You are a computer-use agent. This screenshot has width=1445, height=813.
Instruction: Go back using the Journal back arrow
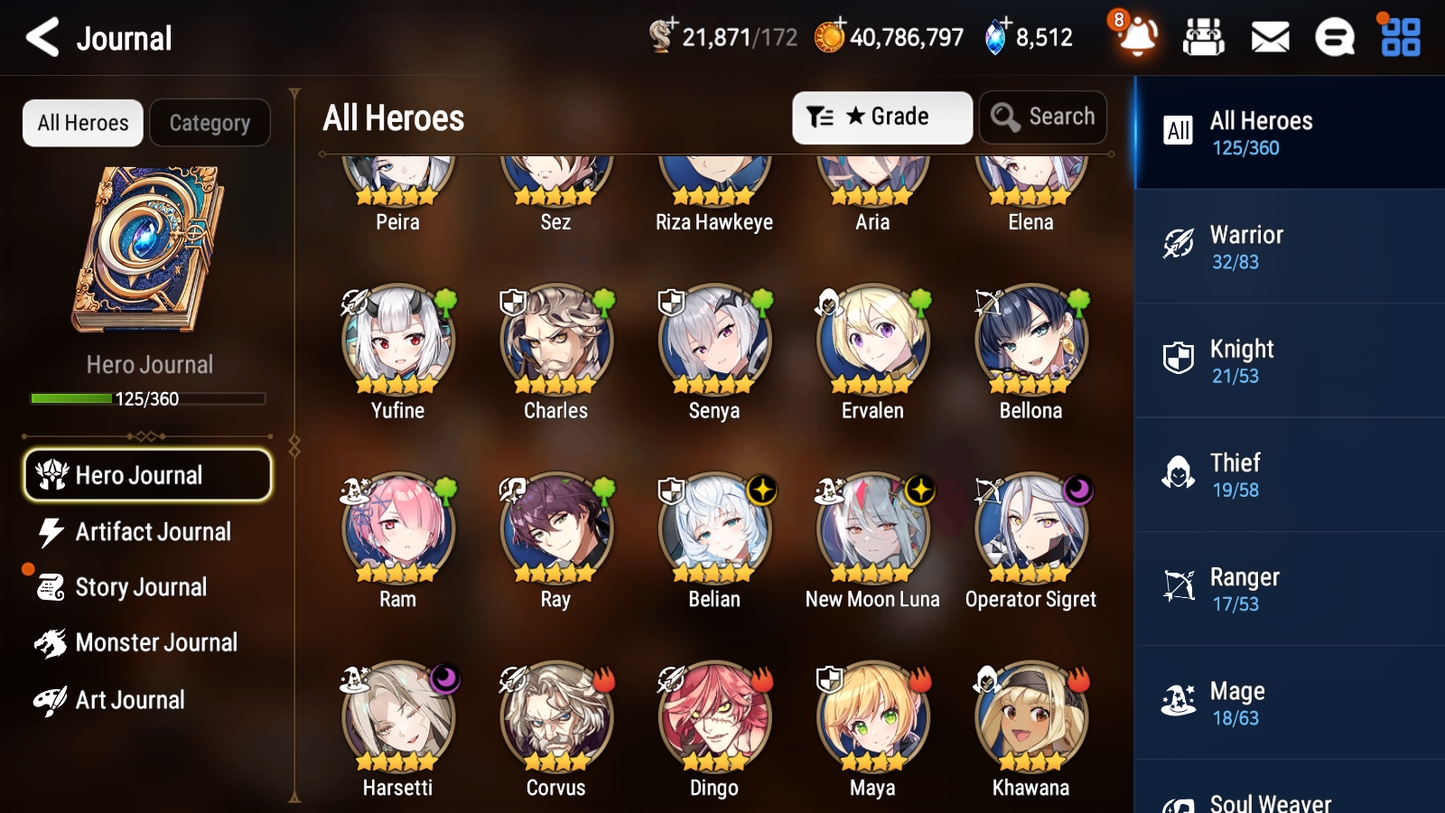39,37
